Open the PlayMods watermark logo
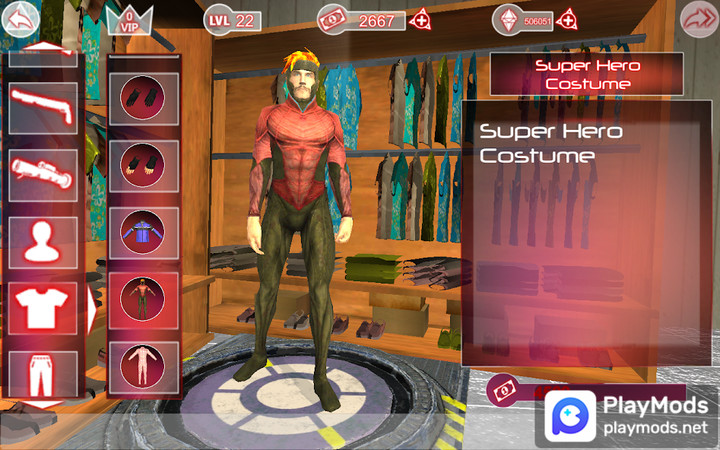The height and width of the screenshot is (450, 720). [628, 418]
